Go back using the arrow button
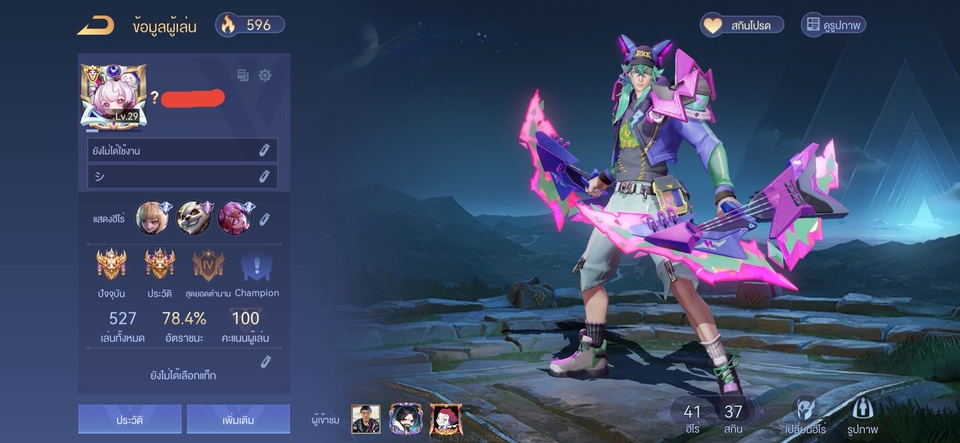The width and height of the screenshot is (960, 443). (x=96, y=26)
